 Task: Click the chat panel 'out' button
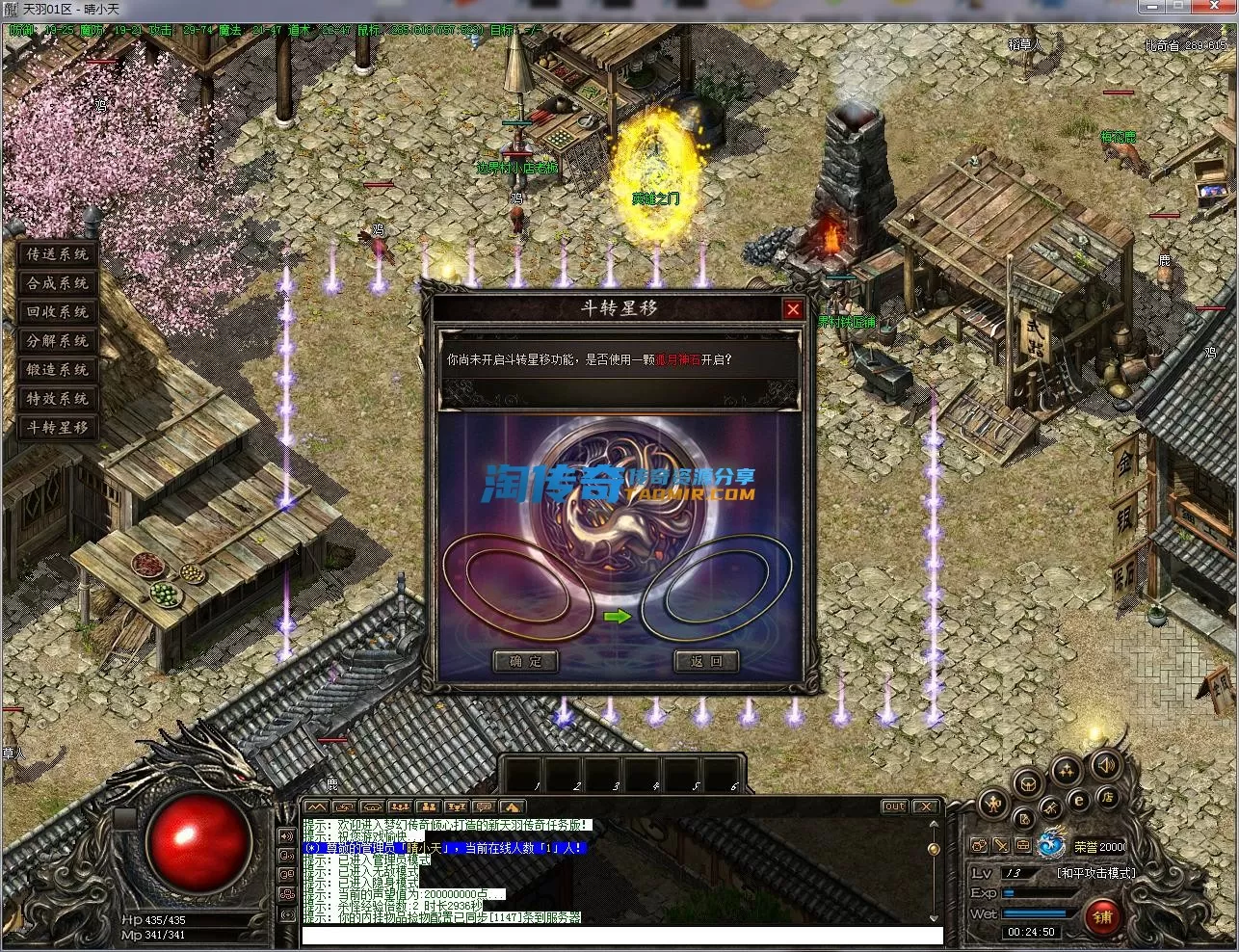(x=894, y=807)
